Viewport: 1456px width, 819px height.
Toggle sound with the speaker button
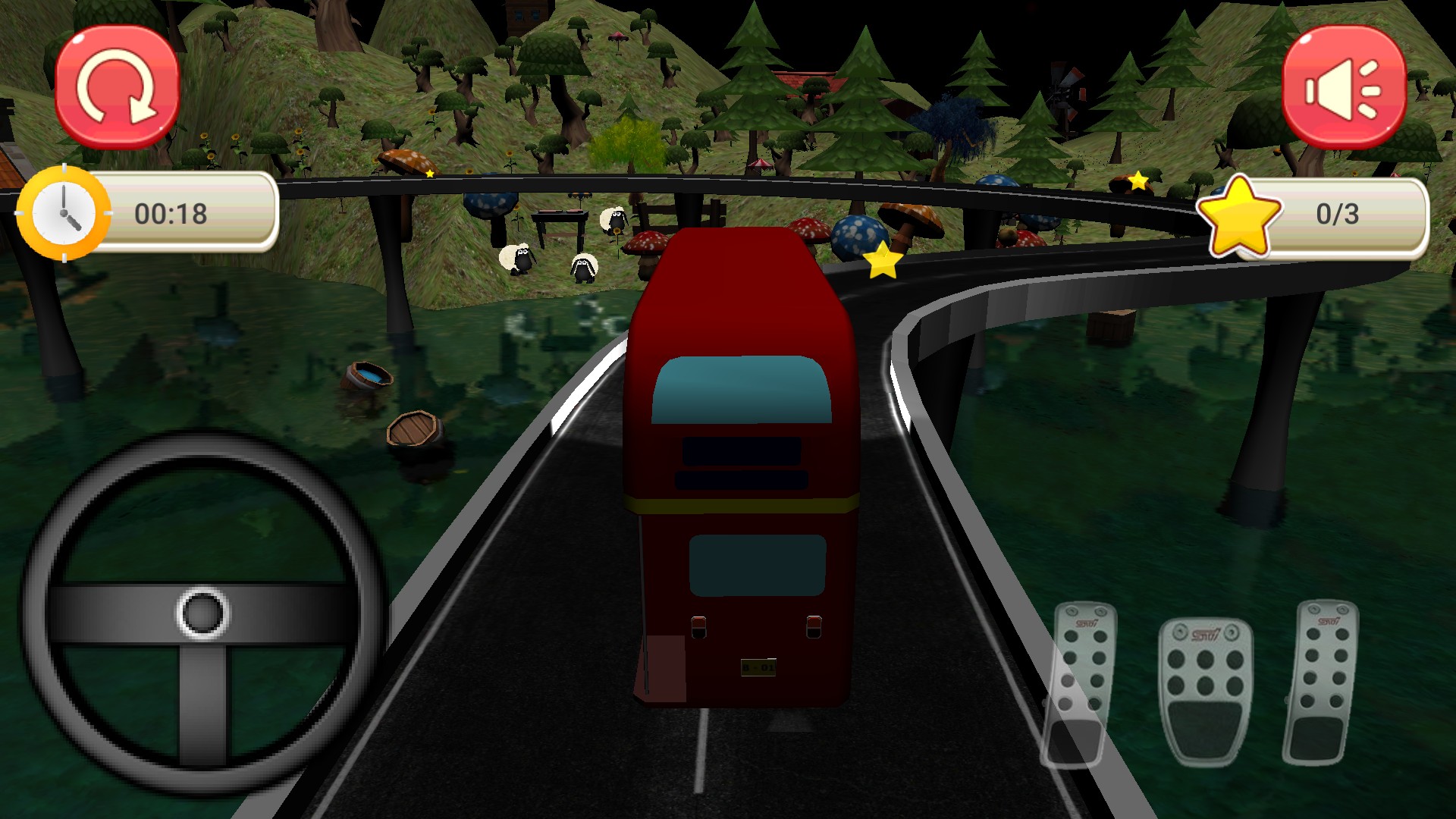[1343, 87]
